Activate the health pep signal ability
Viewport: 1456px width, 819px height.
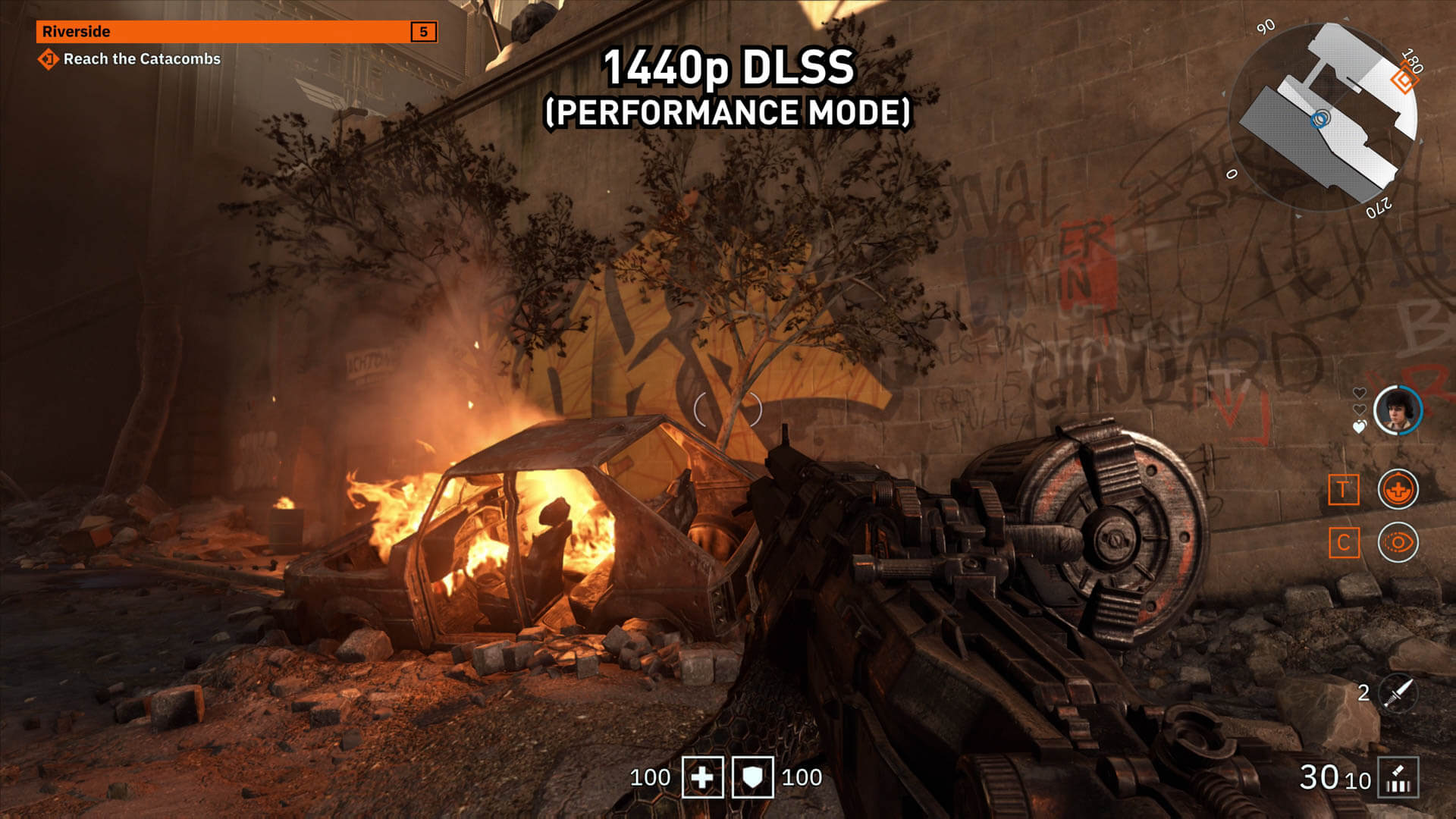tap(1398, 489)
